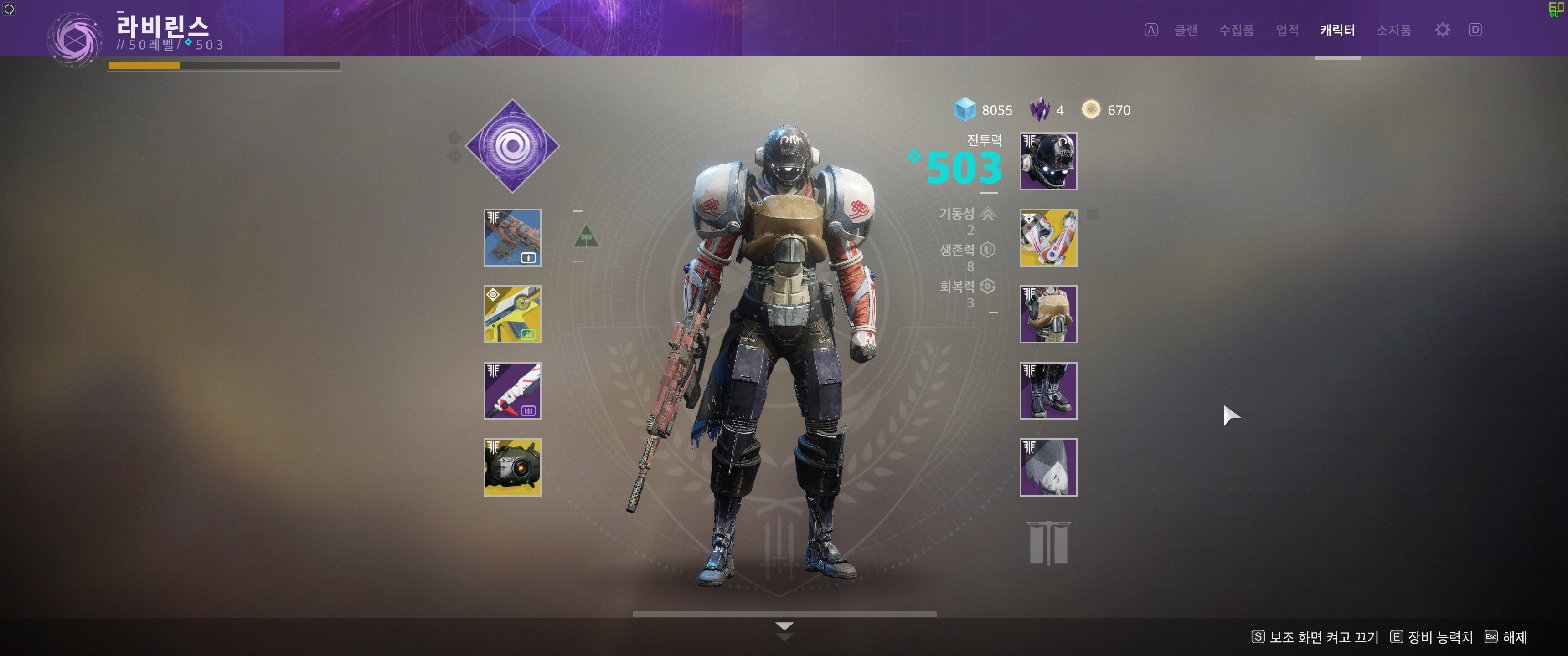Select the exotic gauntlets slot

pyautogui.click(x=1048, y=238)
